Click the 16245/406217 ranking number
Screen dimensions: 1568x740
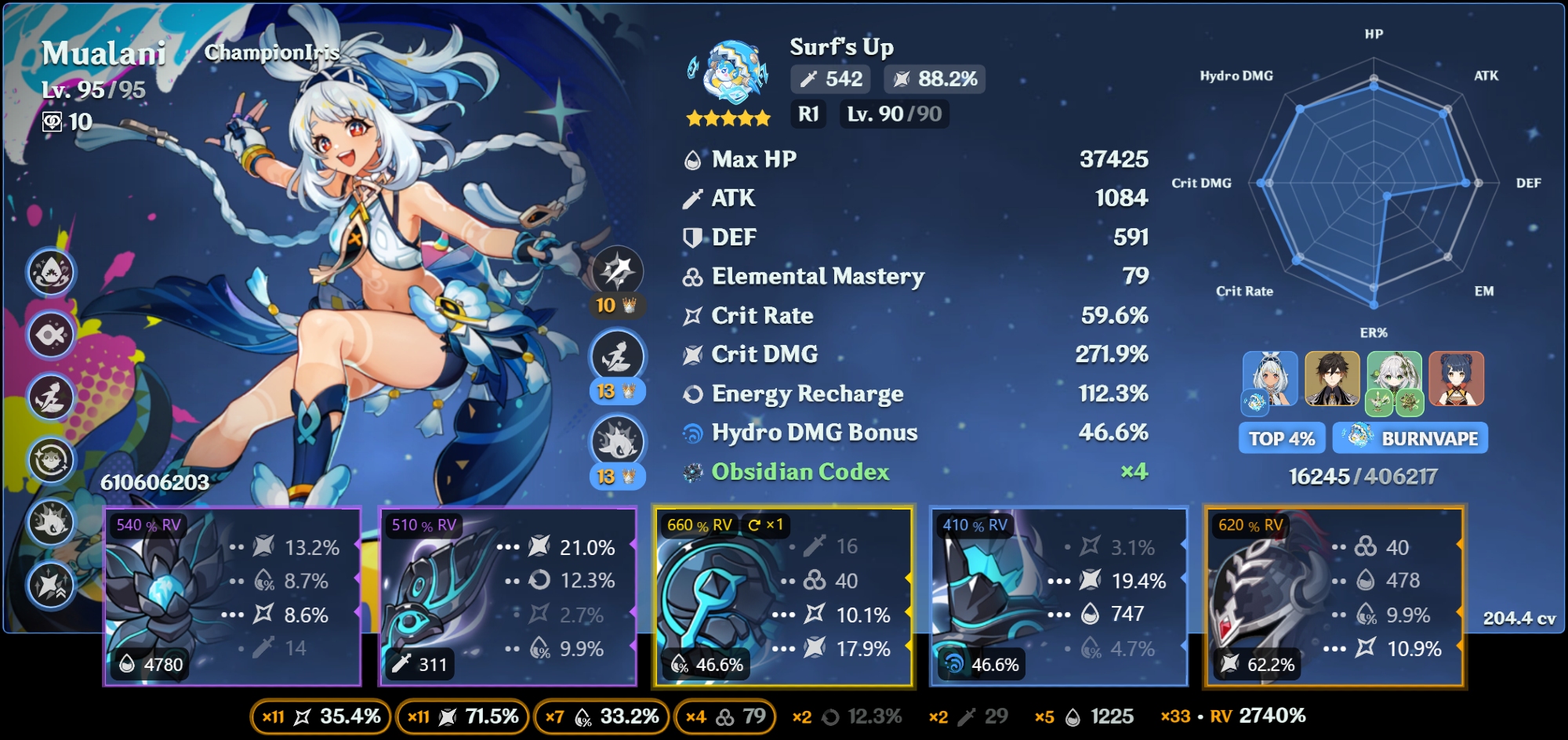point(1363,477)
